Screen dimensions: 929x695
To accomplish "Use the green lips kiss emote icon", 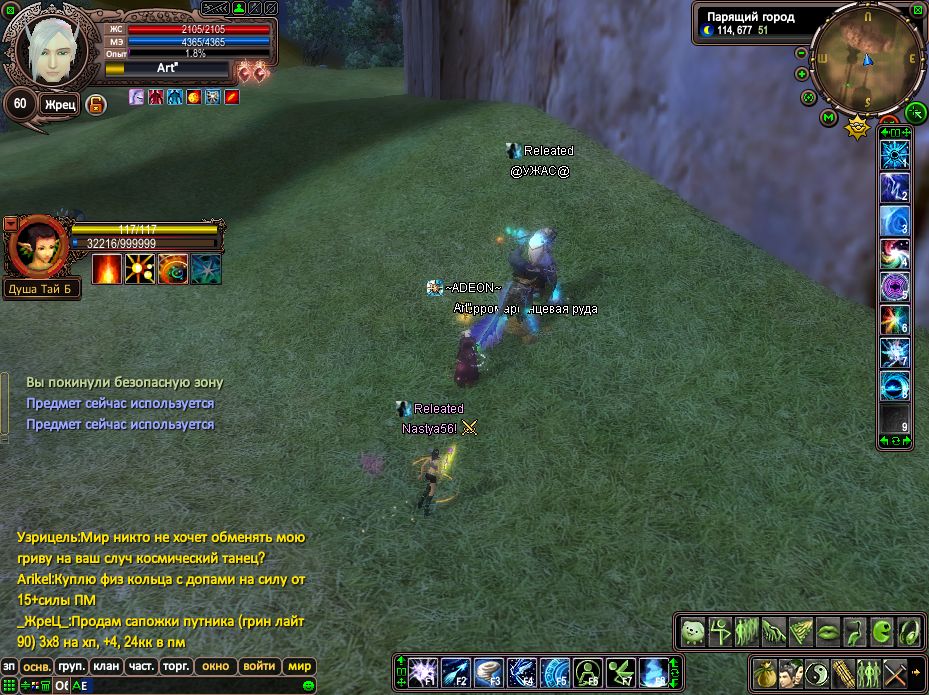I will click(x=828, y=631).
